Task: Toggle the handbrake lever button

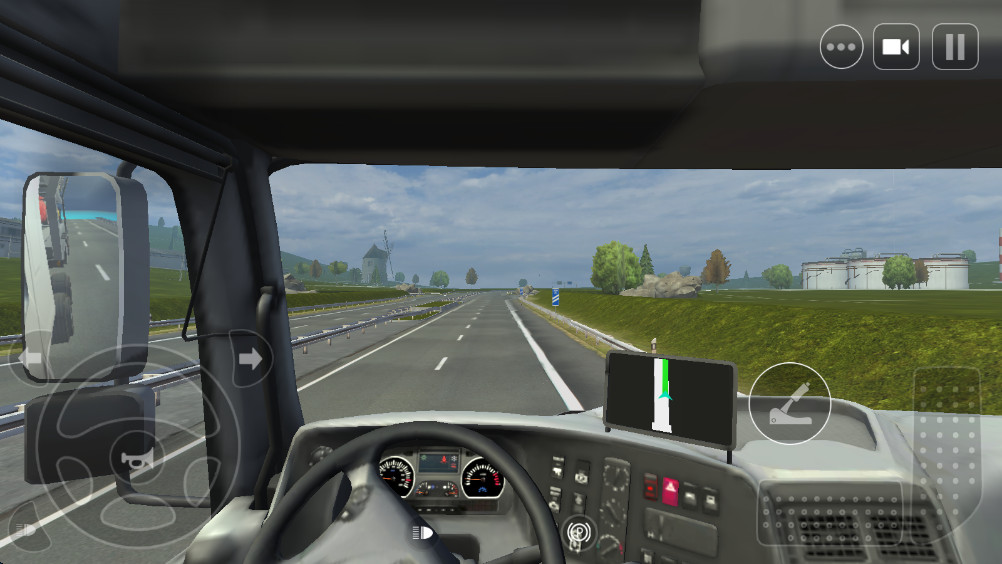Action: (x=789, y=403)
